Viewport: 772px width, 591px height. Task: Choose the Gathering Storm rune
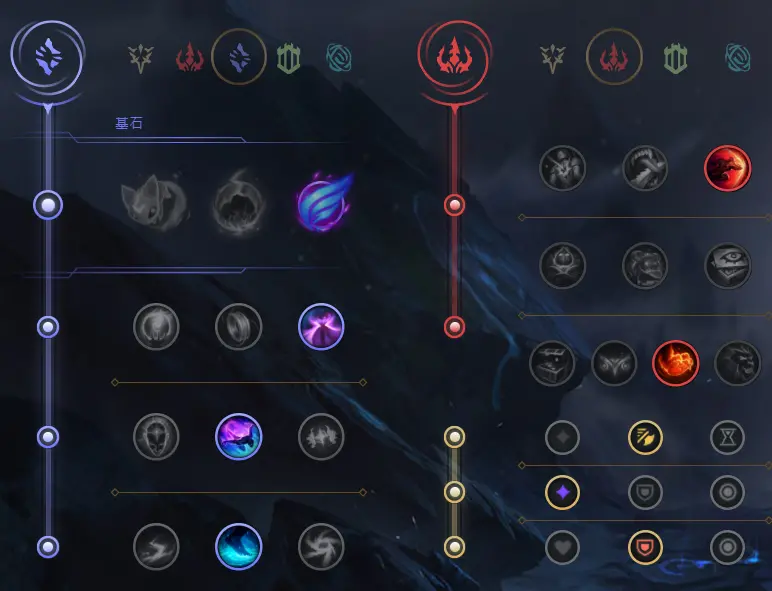pos(321,547)
